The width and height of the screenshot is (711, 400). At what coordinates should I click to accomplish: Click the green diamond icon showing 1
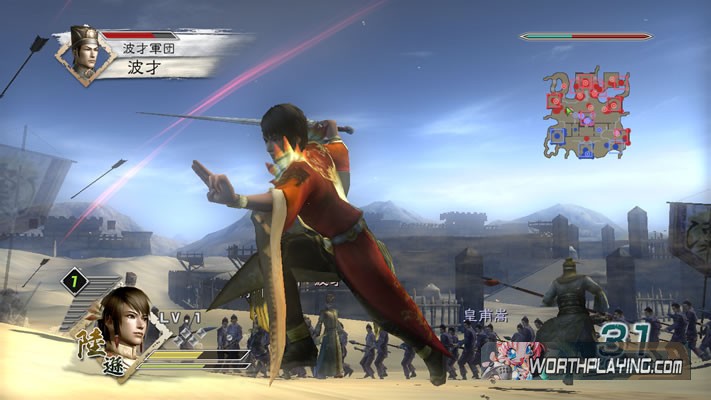pos(73,282)
